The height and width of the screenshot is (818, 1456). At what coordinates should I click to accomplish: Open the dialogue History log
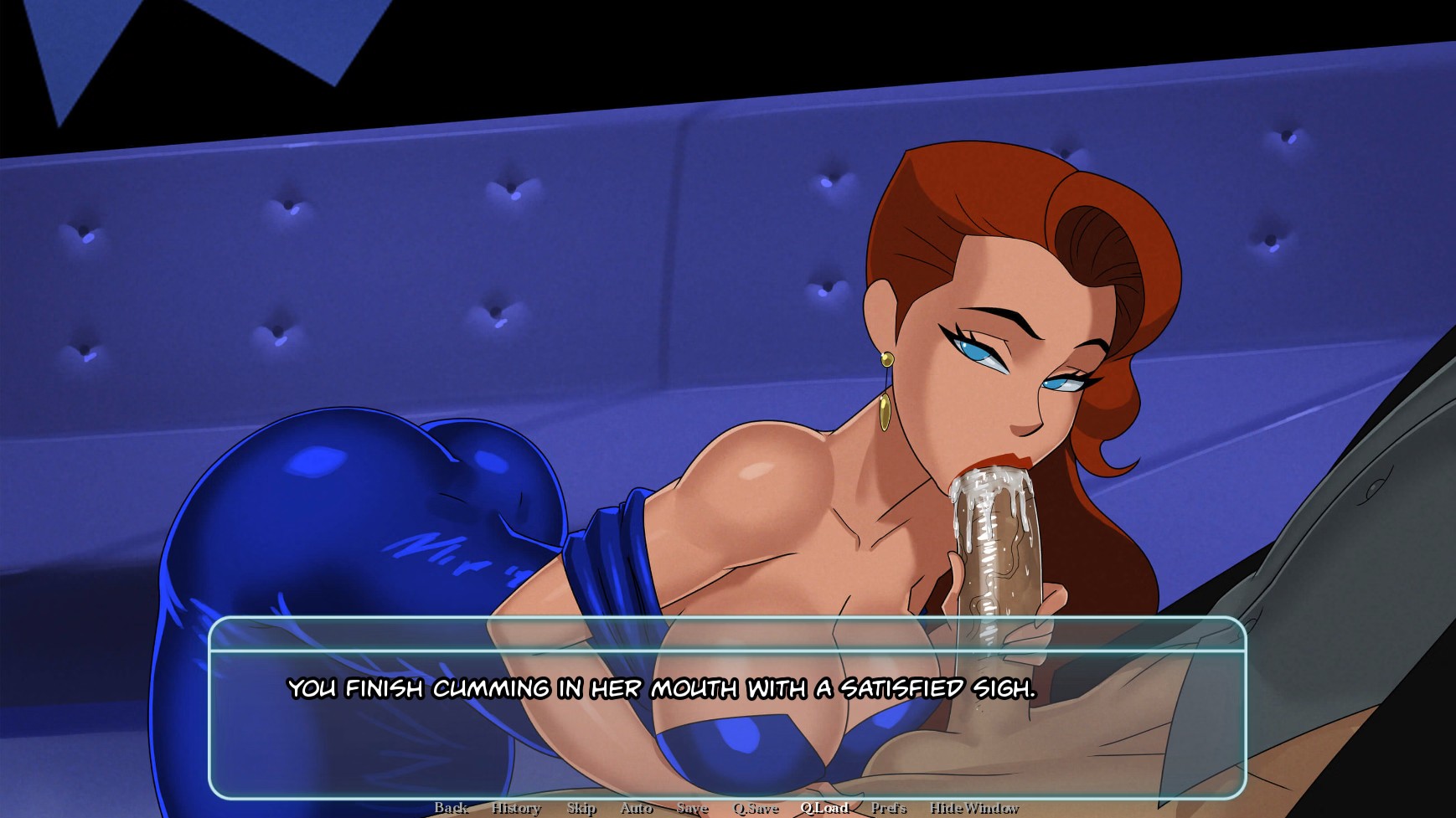(516, 808)
